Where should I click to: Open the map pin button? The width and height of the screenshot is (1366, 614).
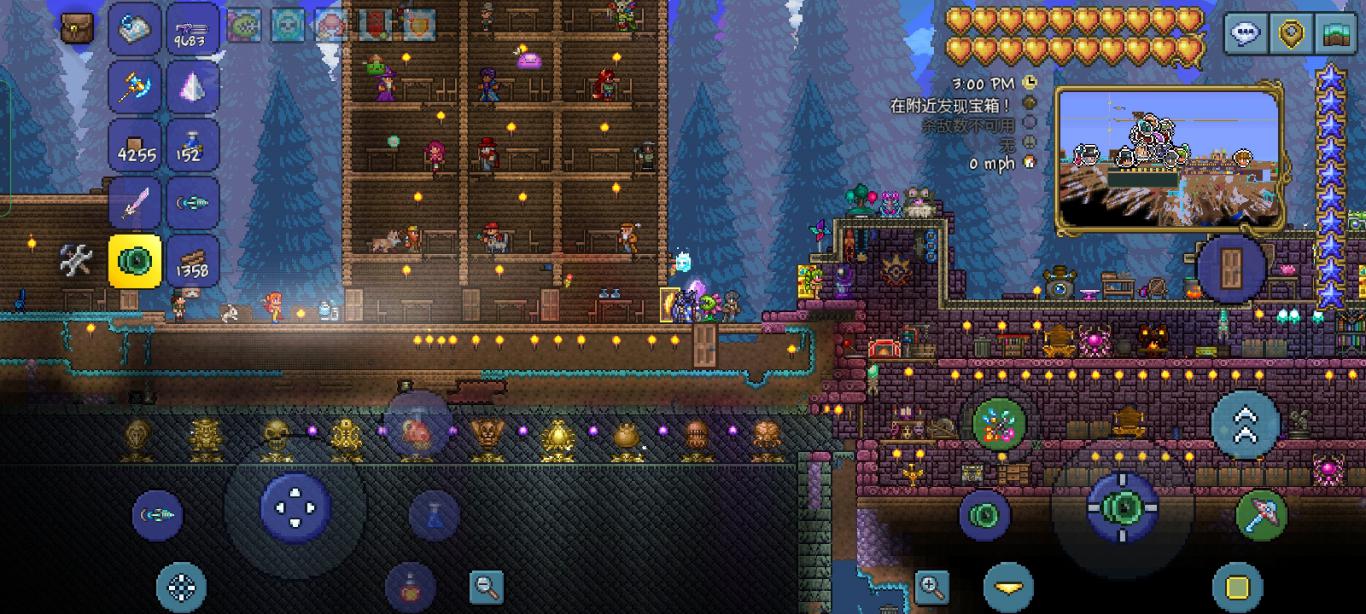(1291, 34)
